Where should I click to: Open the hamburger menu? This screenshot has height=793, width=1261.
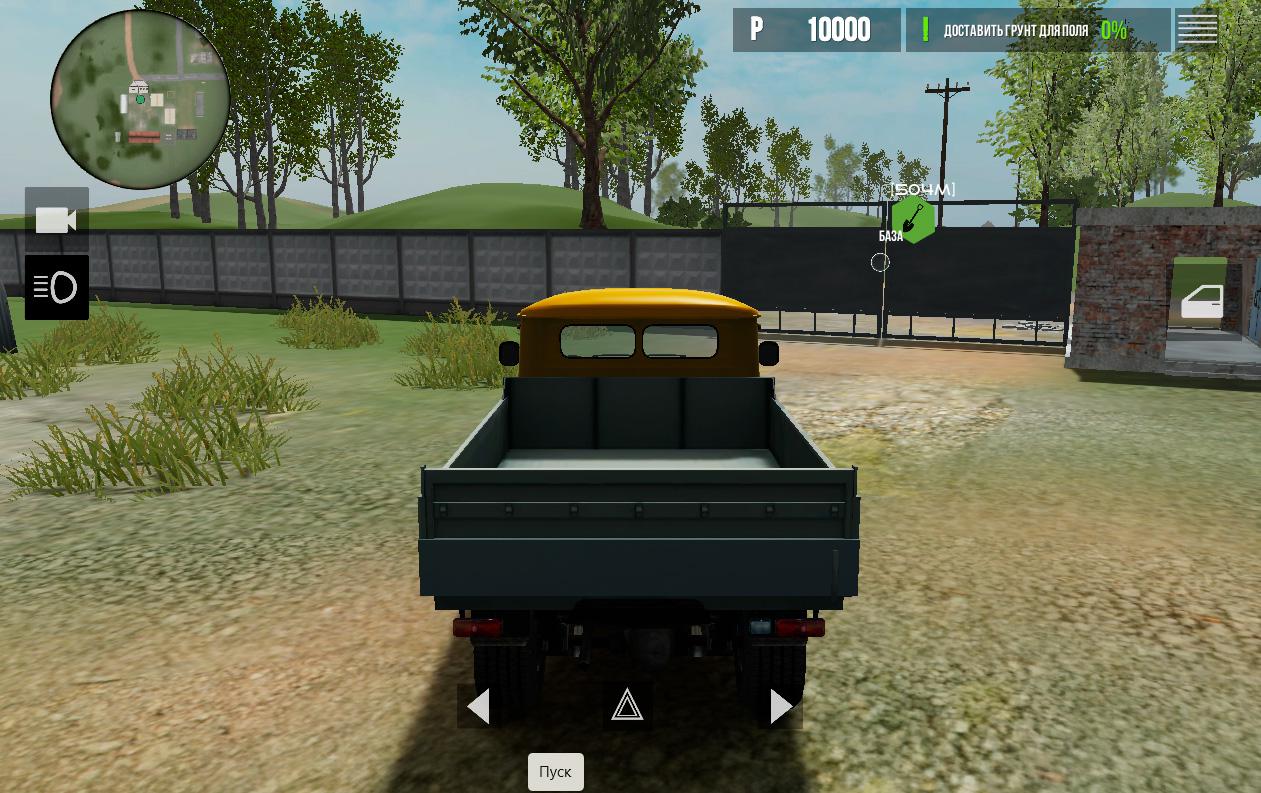click(1197, 30)
